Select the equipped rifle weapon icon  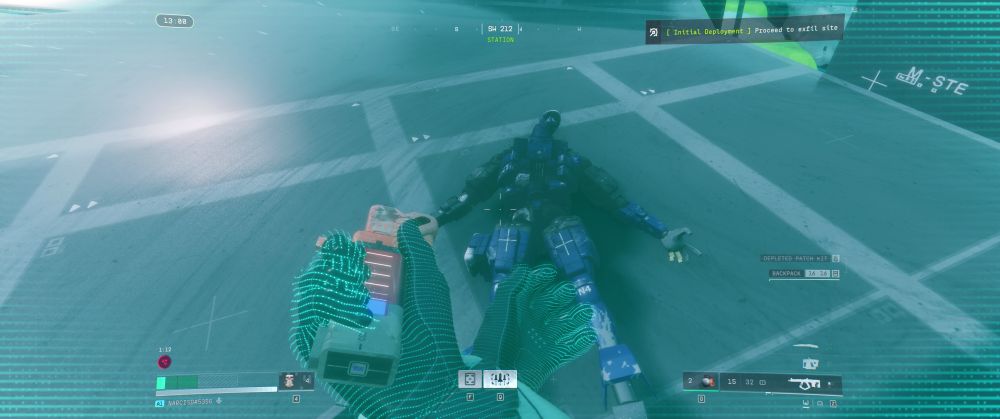click(804, 383)
